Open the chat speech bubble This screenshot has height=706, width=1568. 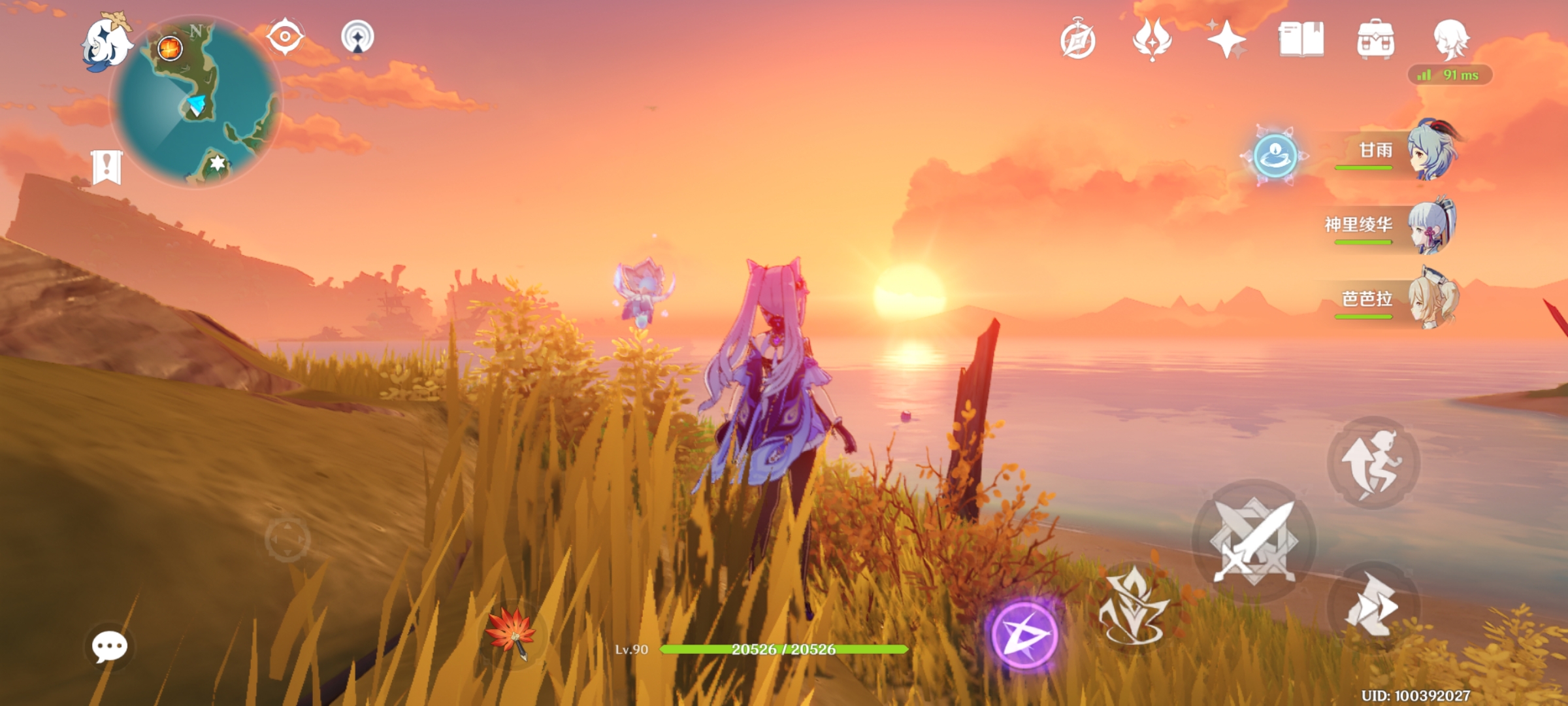point(109,647)
